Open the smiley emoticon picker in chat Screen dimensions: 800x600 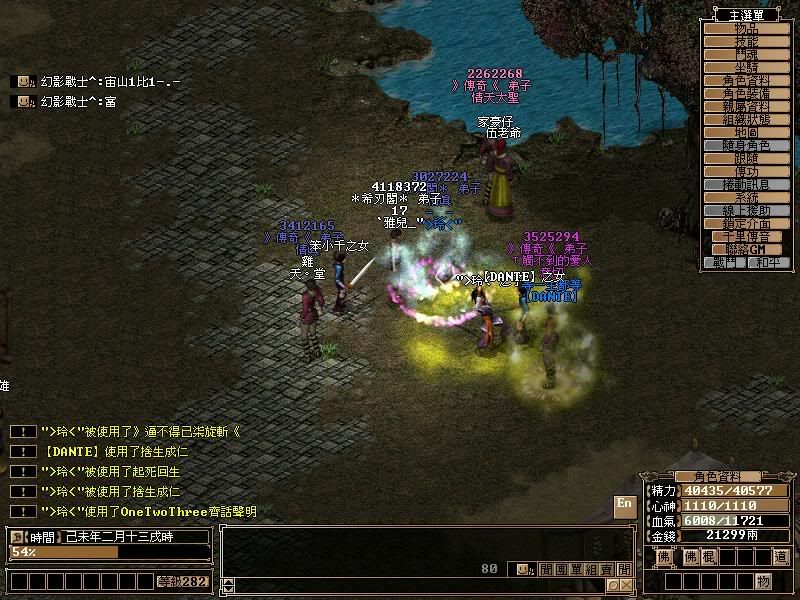[x=523, y=569]
